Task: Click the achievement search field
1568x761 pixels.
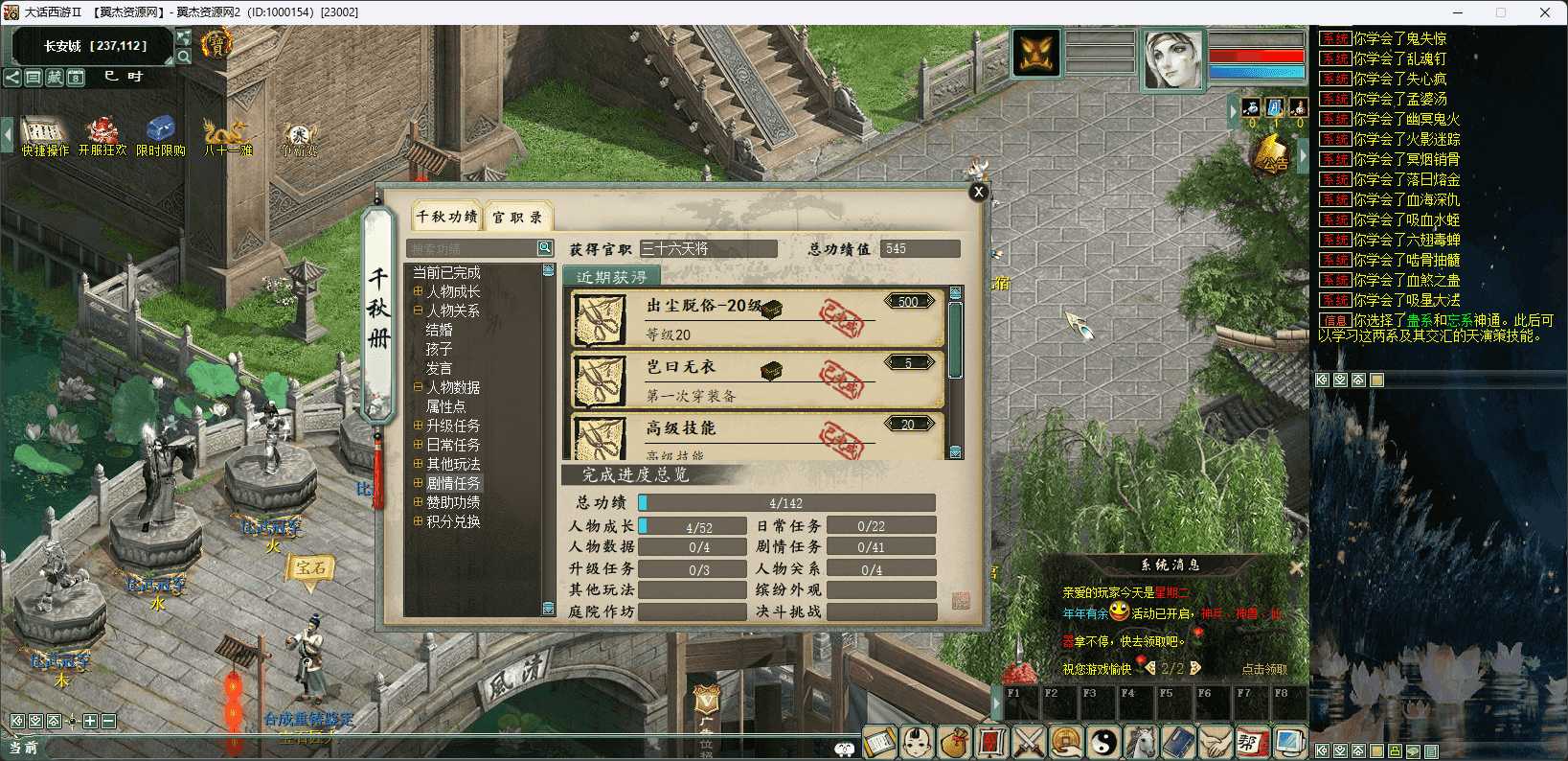Action: pyautogui.click(x=473, y=248)
